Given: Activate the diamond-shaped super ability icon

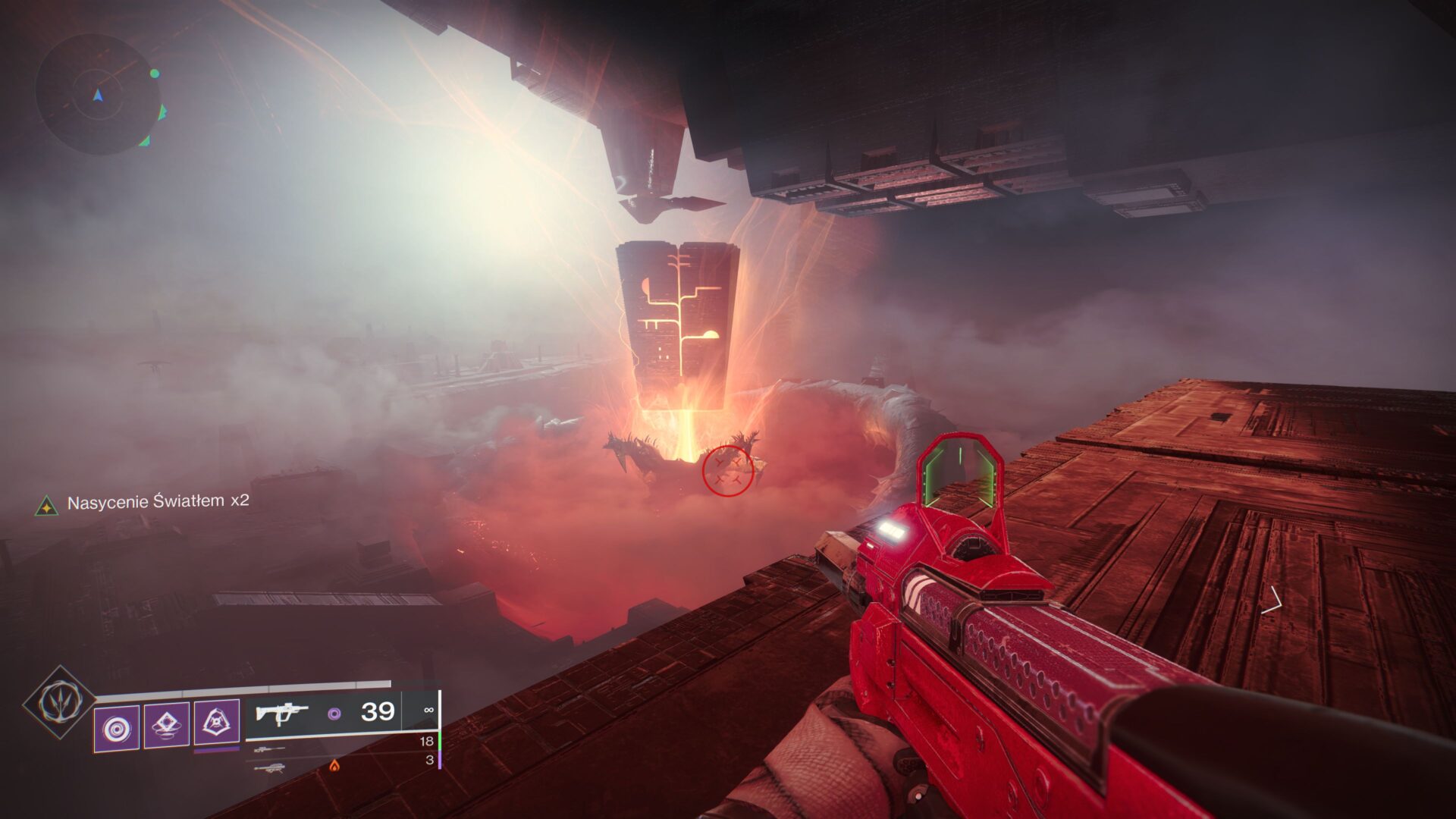Looking at the screenshot, I should tap(59, 702).
